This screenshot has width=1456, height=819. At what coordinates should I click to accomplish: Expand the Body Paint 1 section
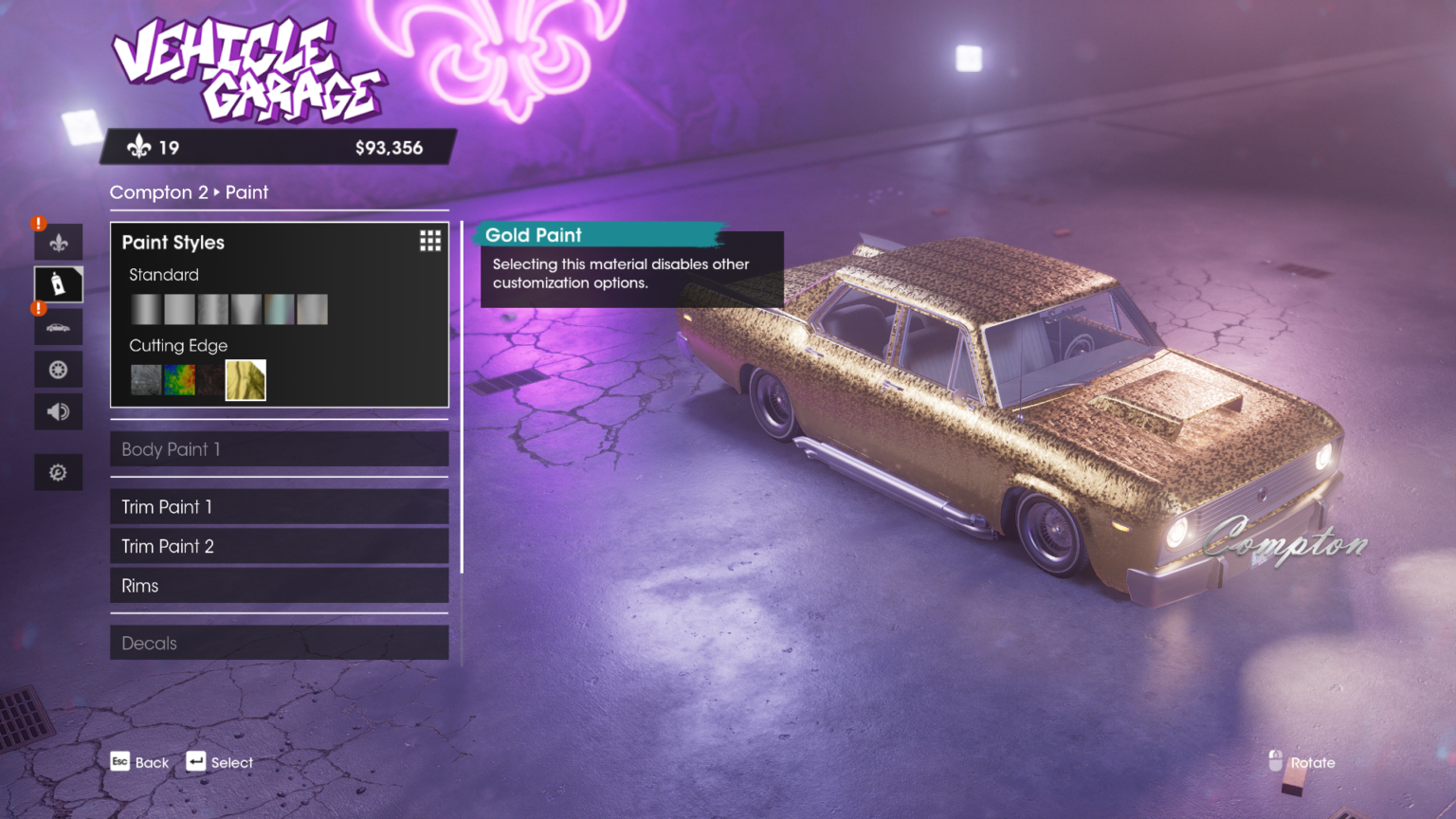point(279,448)
